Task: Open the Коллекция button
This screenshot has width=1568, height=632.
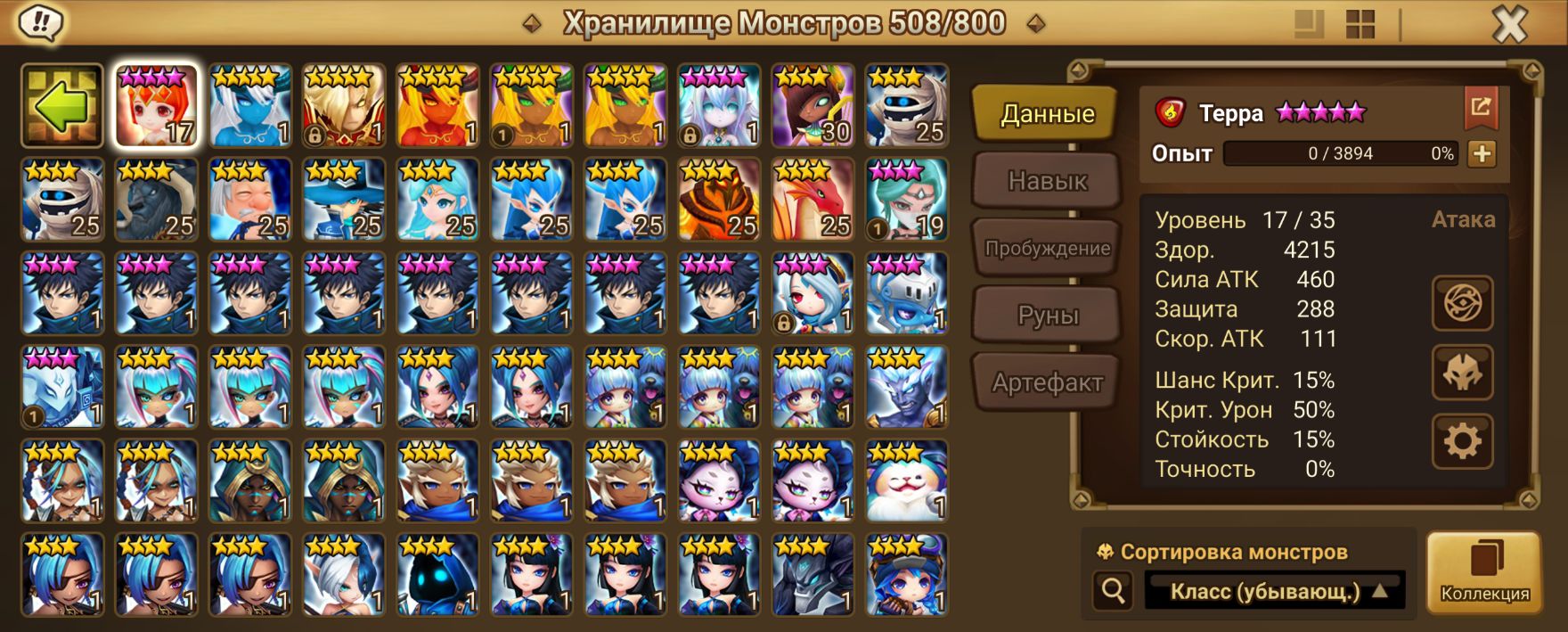Action: (1484, 573)
